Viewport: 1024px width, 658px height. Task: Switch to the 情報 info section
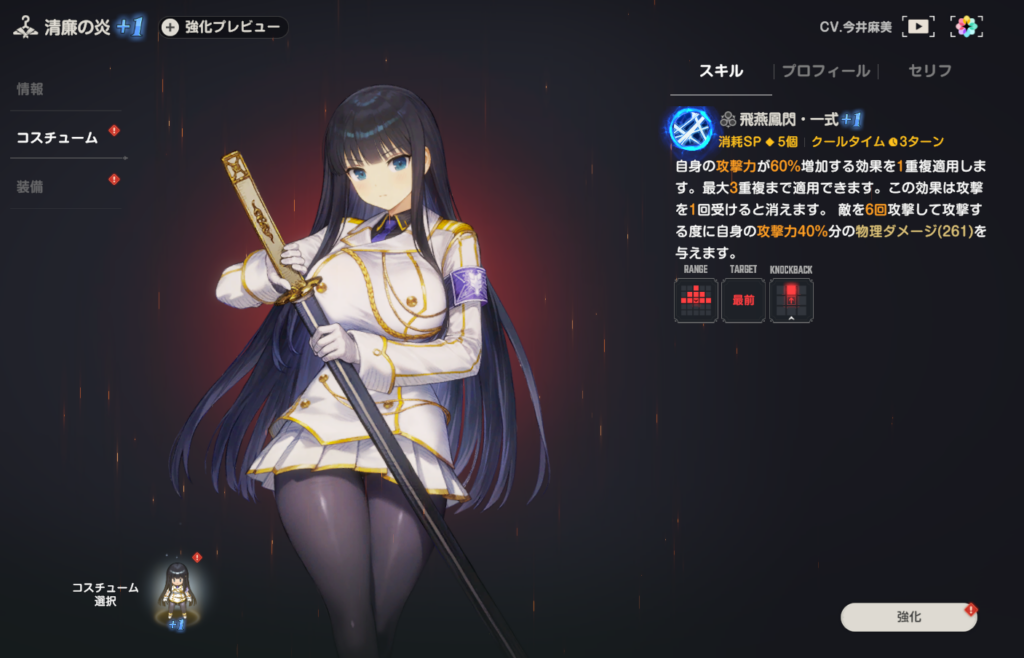point(31,89)
